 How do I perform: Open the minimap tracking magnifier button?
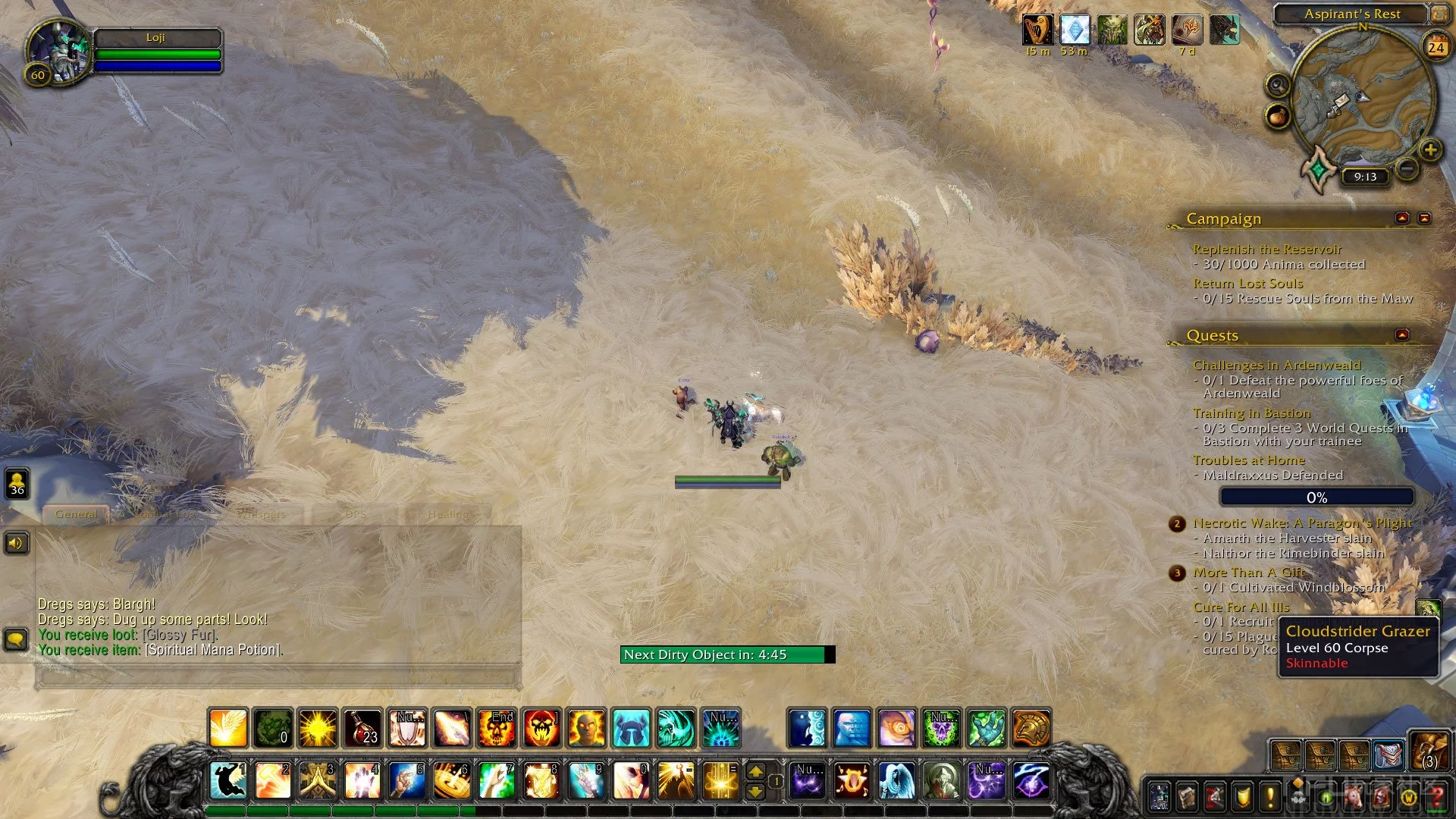(1279, 84)
